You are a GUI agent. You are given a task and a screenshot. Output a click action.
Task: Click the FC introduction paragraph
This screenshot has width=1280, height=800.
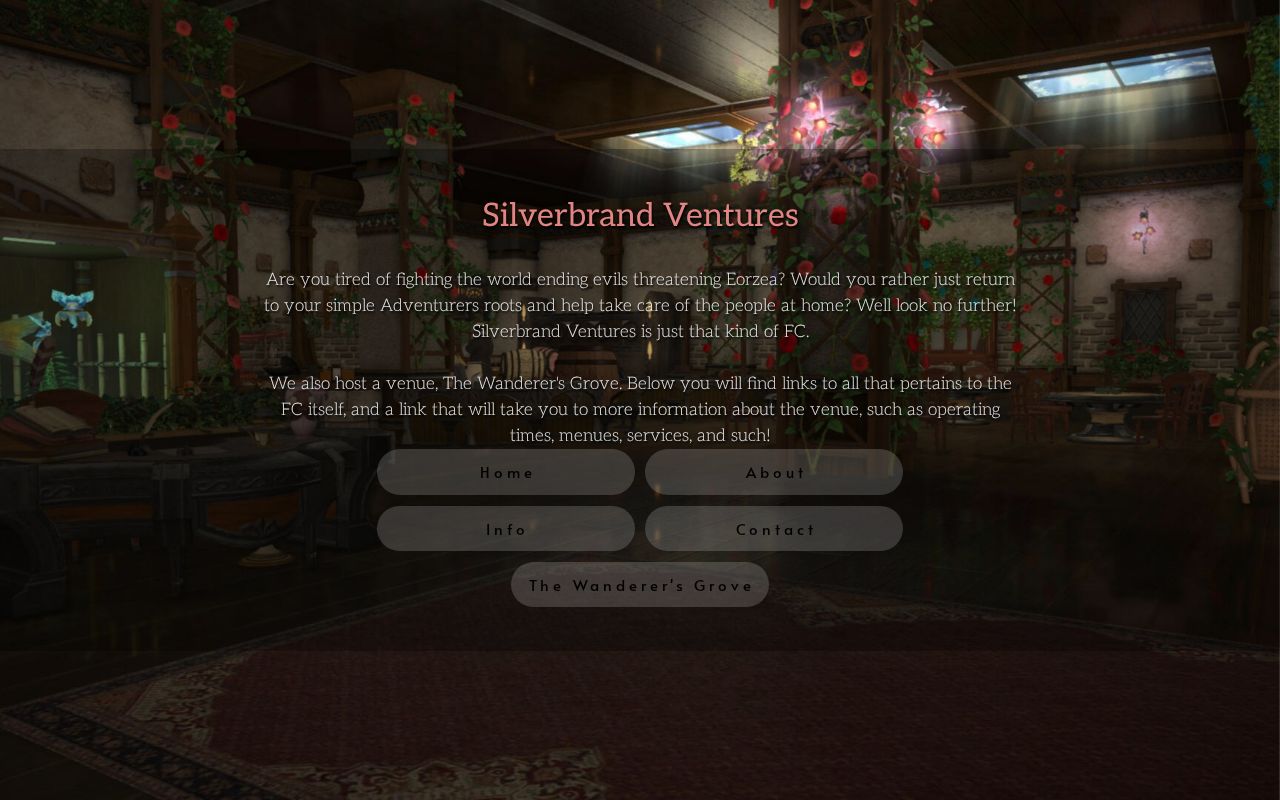pos(639,305)
